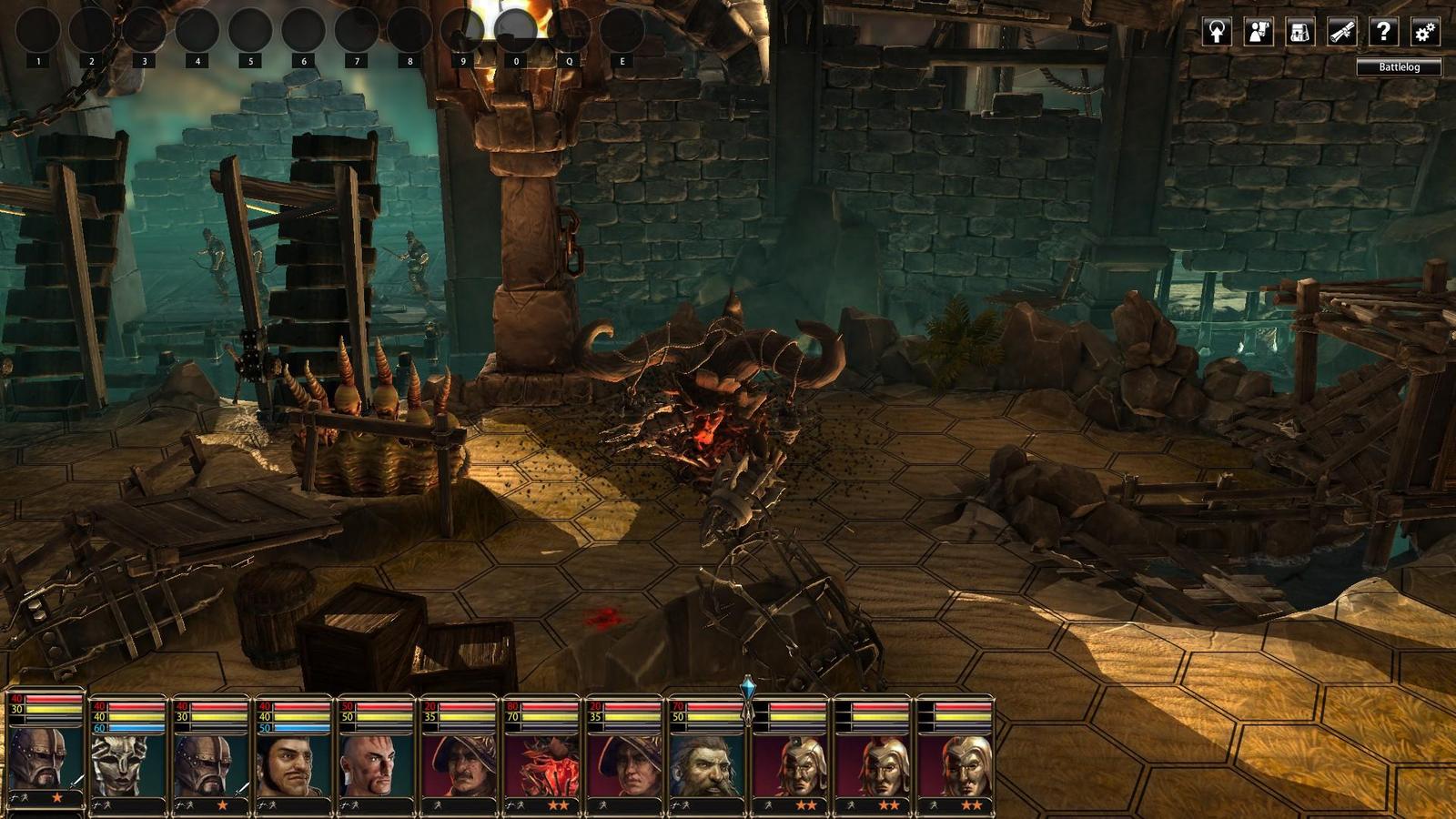This screenshot has width=1456, height=819.
Task: Open the character sheet icon
Action: [1259, 33]
